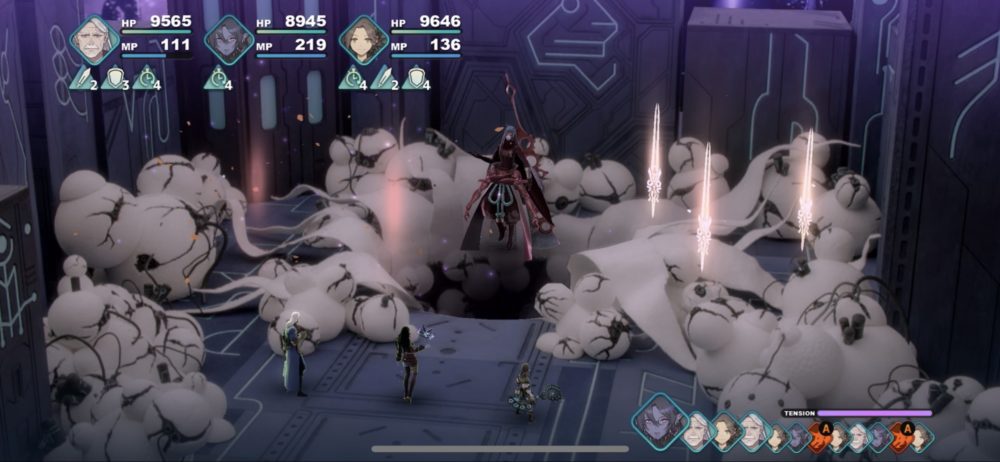
Task: Check the brown-haired member's clock buff icon
Action: tap(353, 77)
